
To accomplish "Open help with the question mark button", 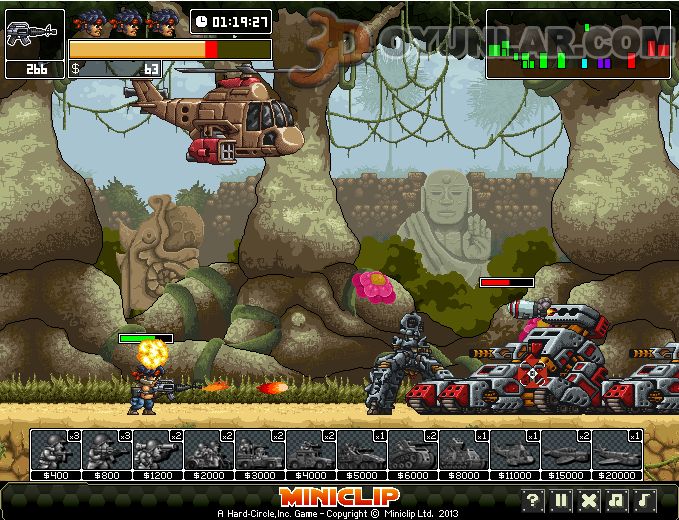I will (x=534, y=500).
